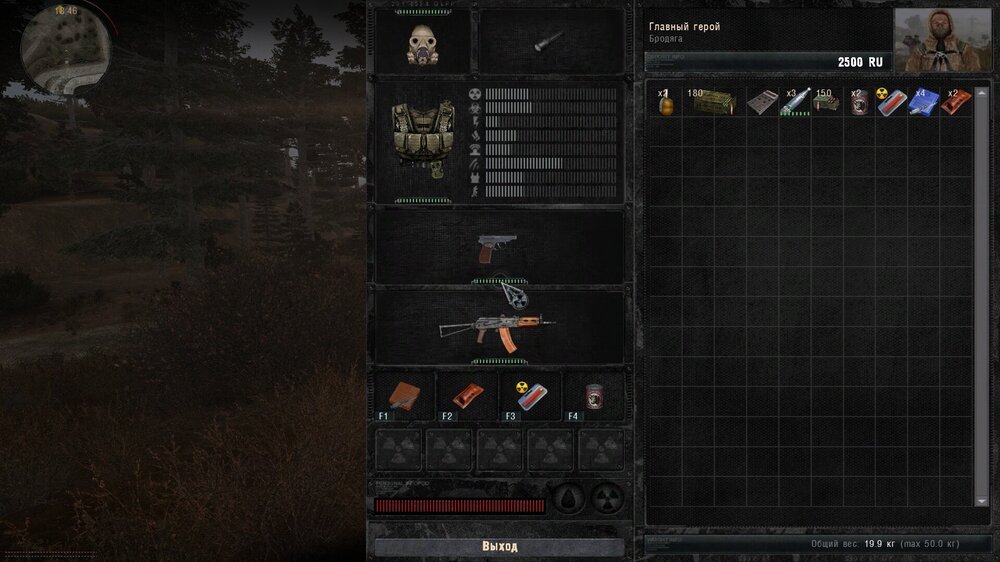
Task: Select the x2 canned food in backpack
Action: click(859, 103)
